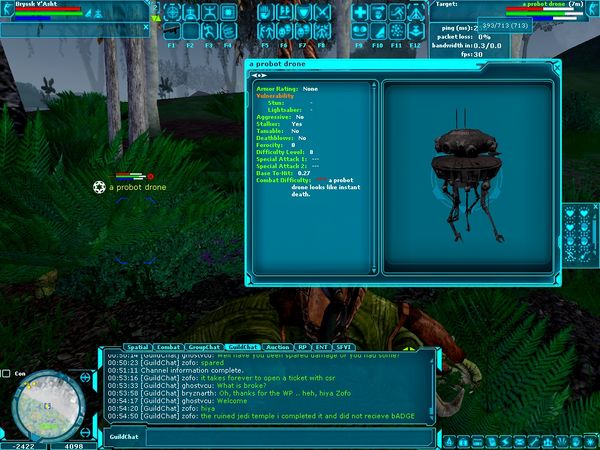600x450 pixels.
Task: Activate the F1 crosshair target ability
Action: (x=172, y=13)
